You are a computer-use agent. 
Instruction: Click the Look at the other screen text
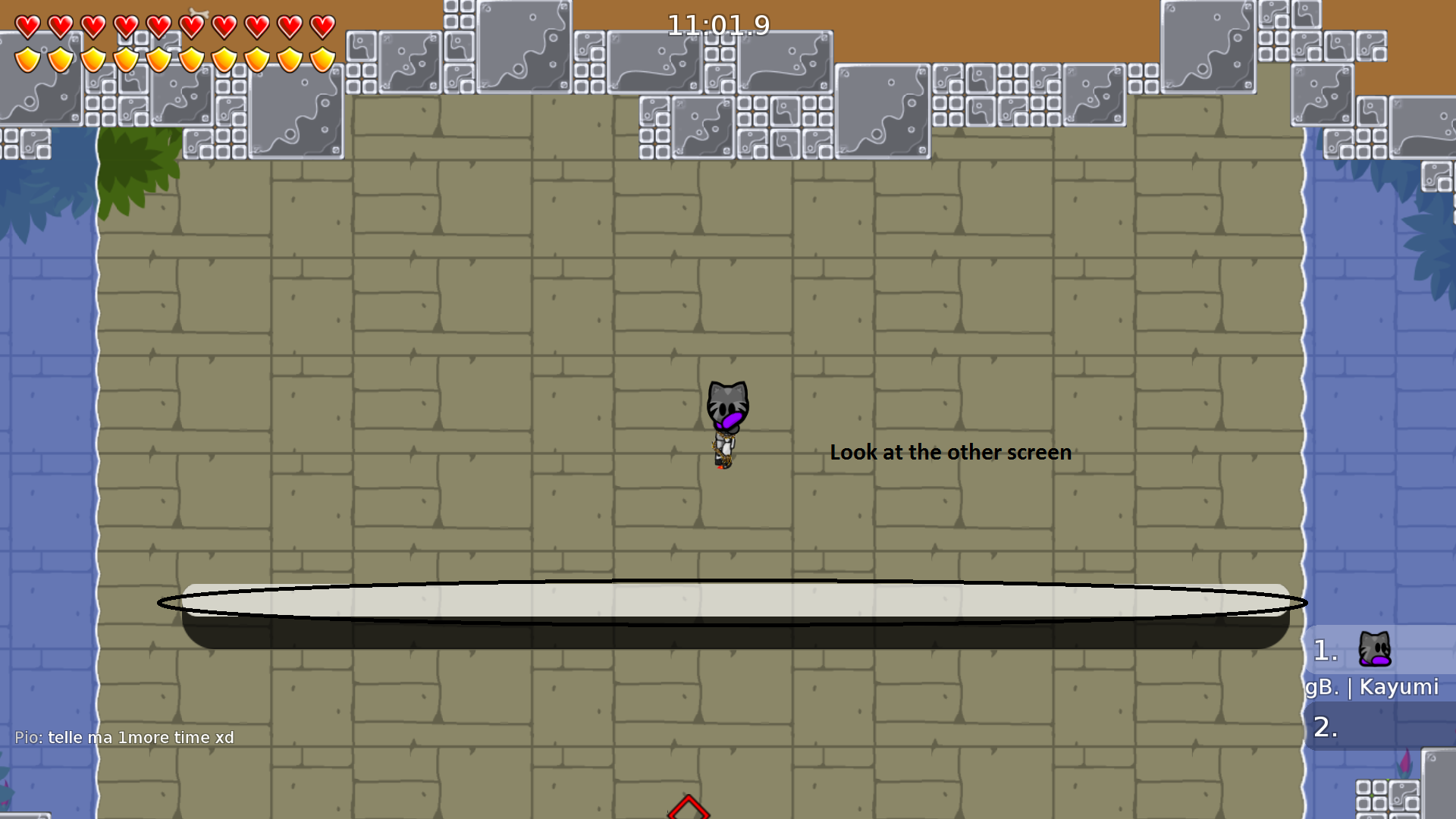point(951,452)
